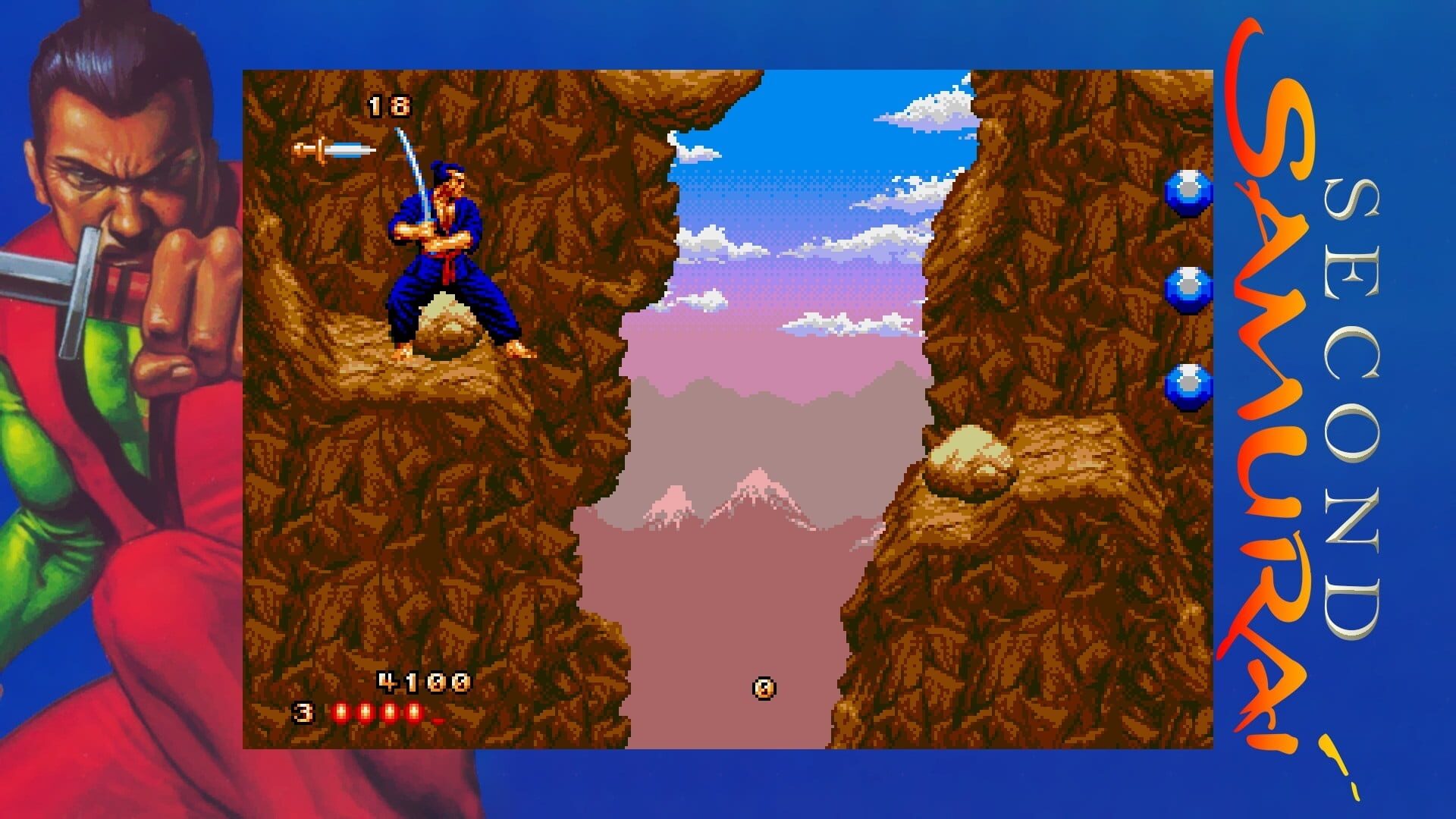Click the third red health pip
This screenshot has height=819, width=1456.
[390, 711]
